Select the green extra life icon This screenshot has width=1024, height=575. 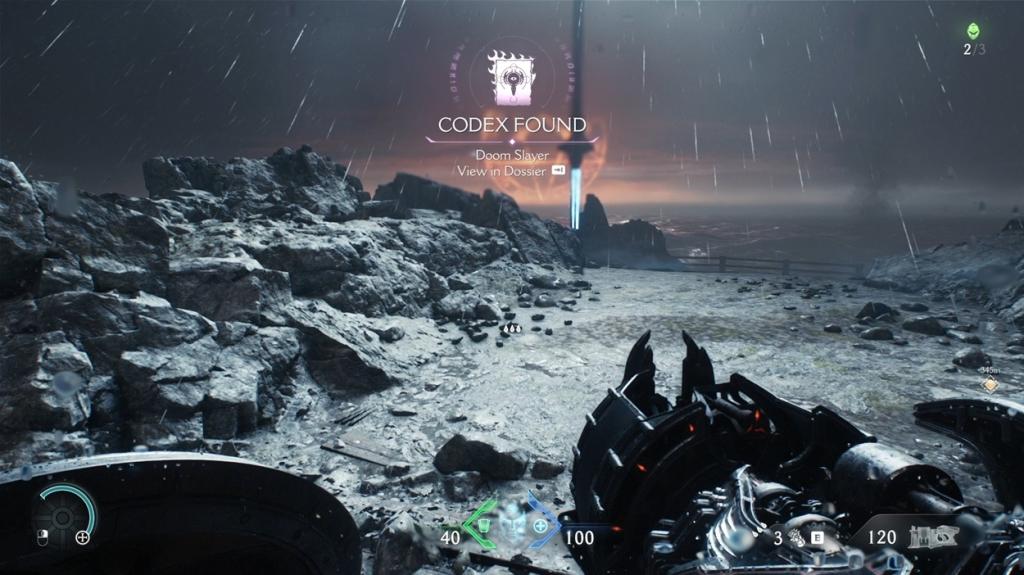(973, 31)
